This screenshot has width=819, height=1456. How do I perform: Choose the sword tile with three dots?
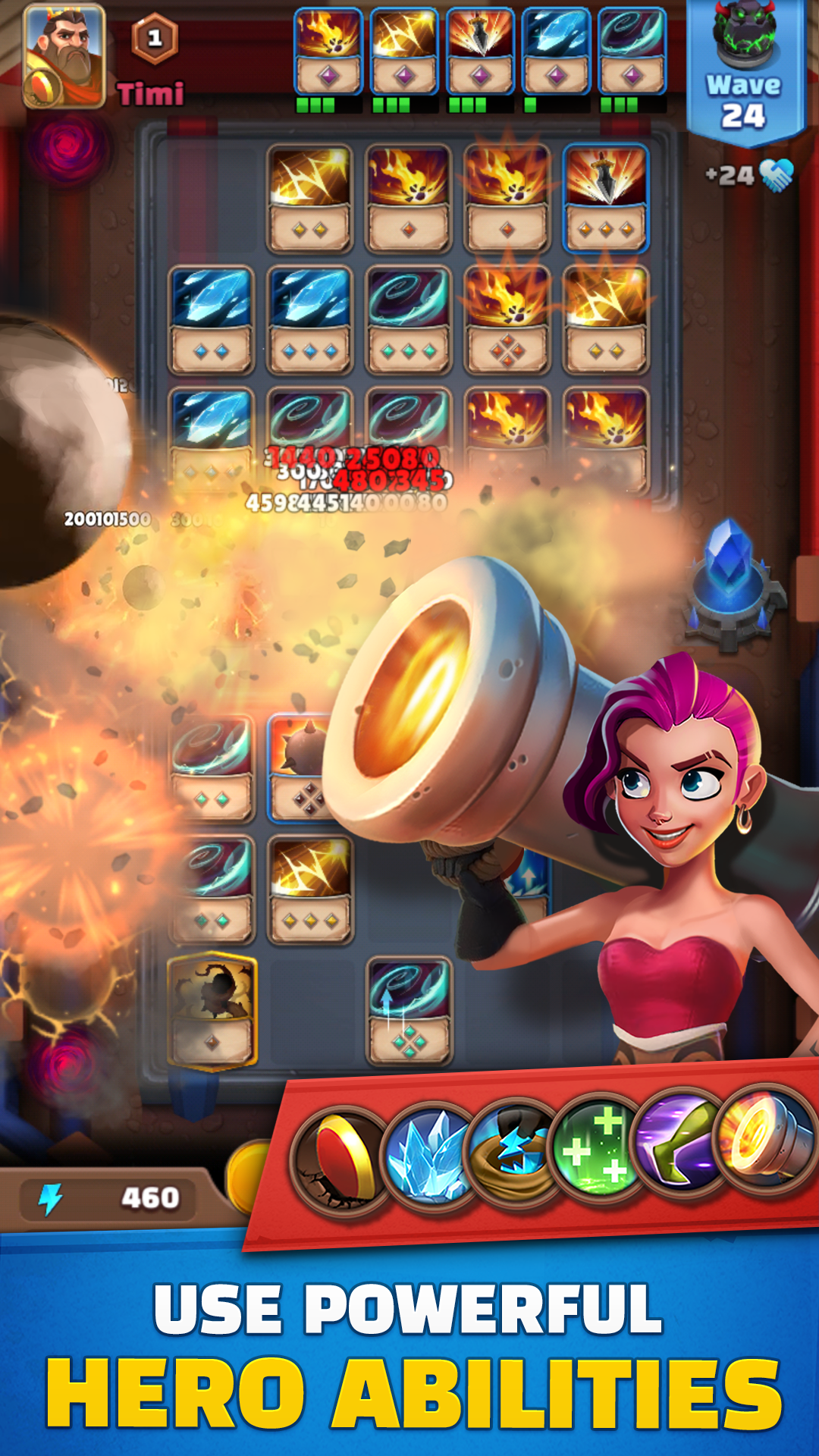(605, 198)
